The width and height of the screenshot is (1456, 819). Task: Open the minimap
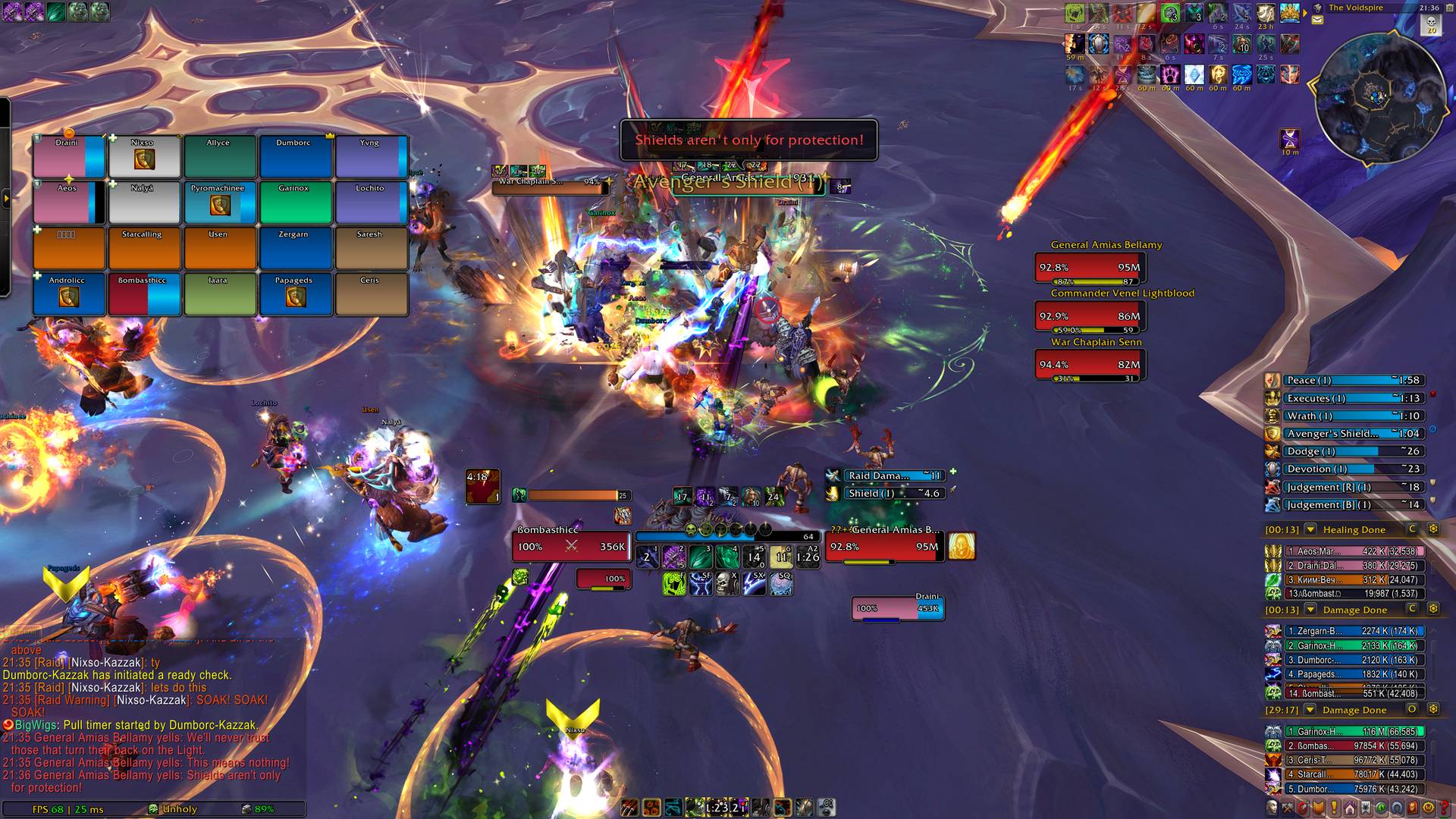1379,100
